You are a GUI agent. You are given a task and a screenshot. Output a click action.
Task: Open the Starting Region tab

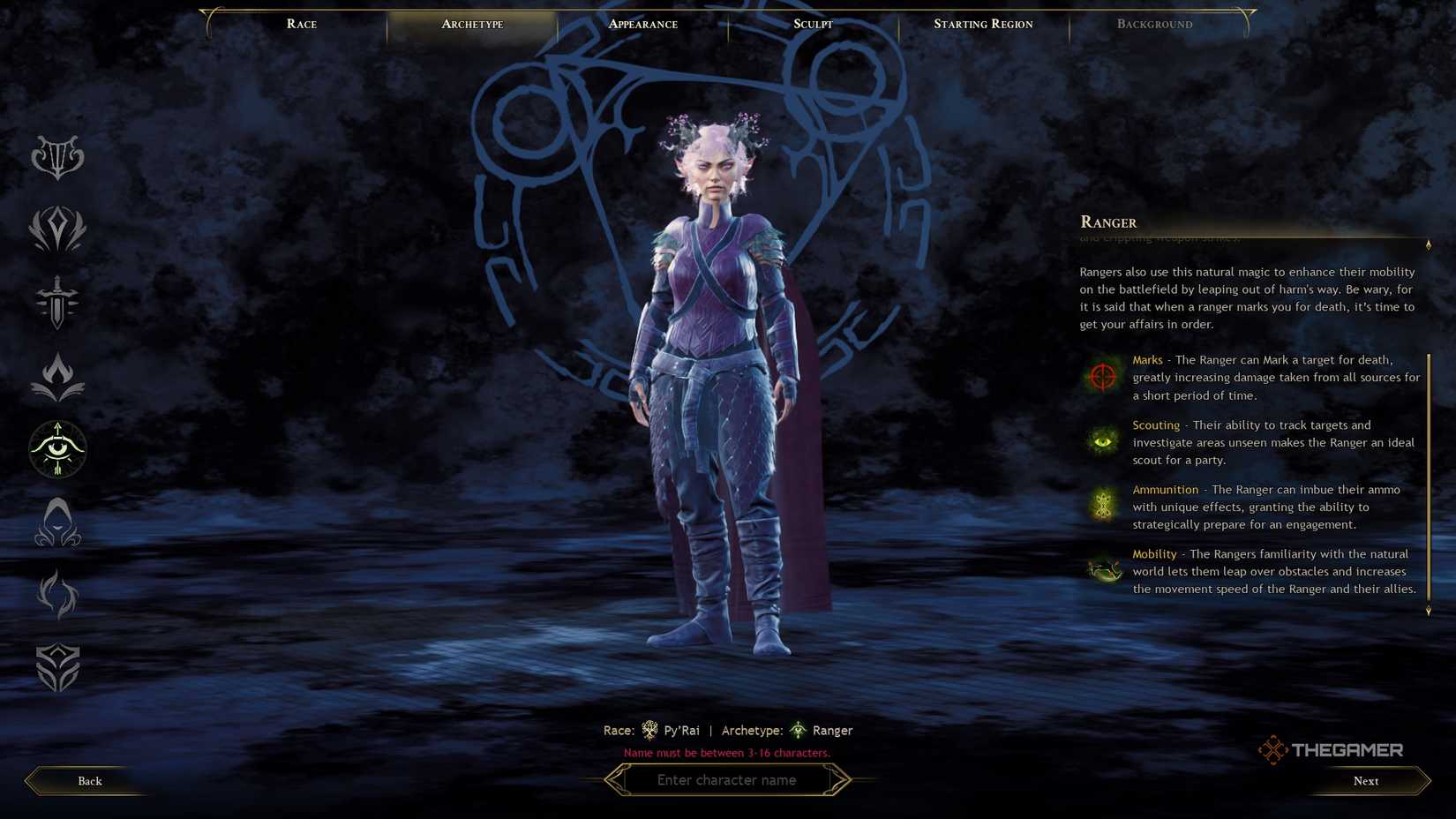(983, 24)
